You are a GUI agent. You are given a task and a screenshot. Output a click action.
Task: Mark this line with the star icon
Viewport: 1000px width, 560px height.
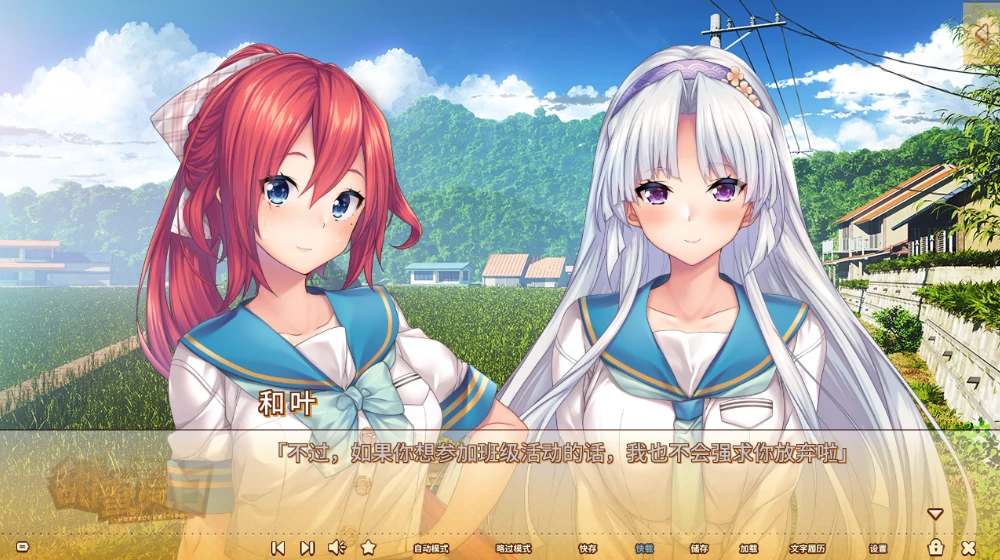click(x=368, y=547)
